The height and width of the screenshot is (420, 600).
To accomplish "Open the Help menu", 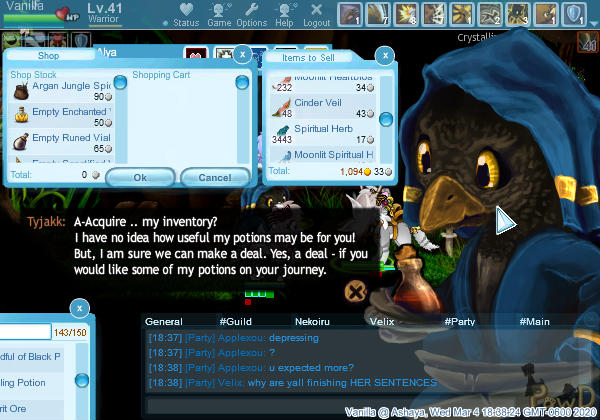I will pyautogui.click(x=284, y=16).
